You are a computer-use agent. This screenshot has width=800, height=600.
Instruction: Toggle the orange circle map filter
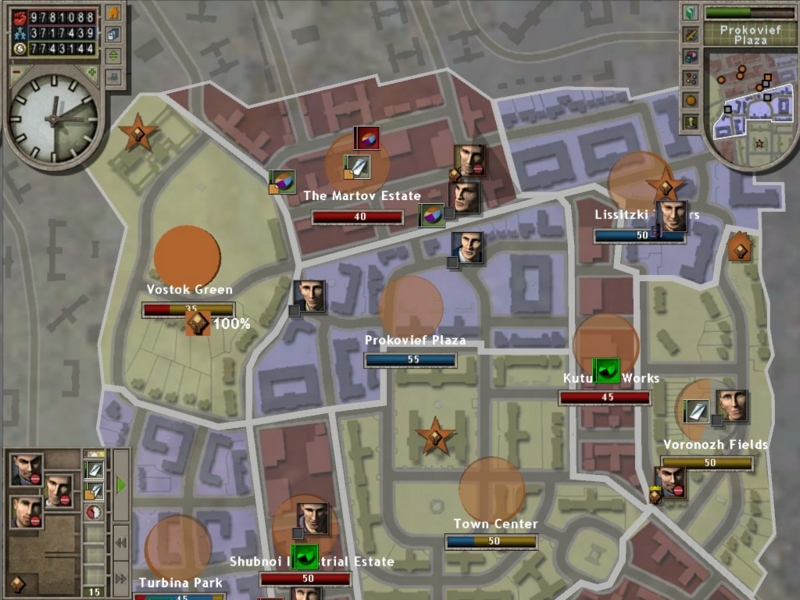click(691, 100)
